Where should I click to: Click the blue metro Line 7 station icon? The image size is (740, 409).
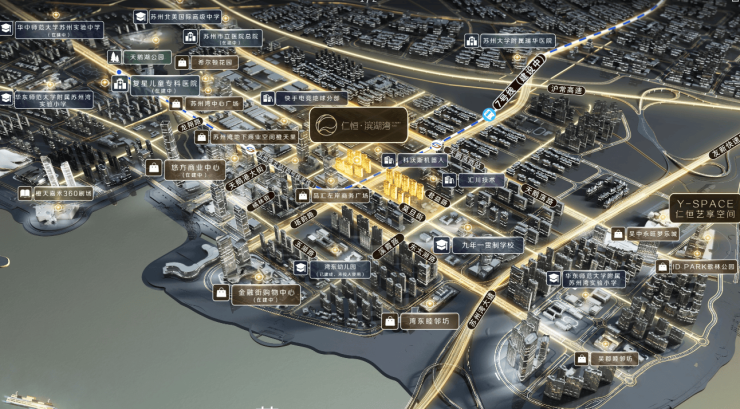click(489, 115)
